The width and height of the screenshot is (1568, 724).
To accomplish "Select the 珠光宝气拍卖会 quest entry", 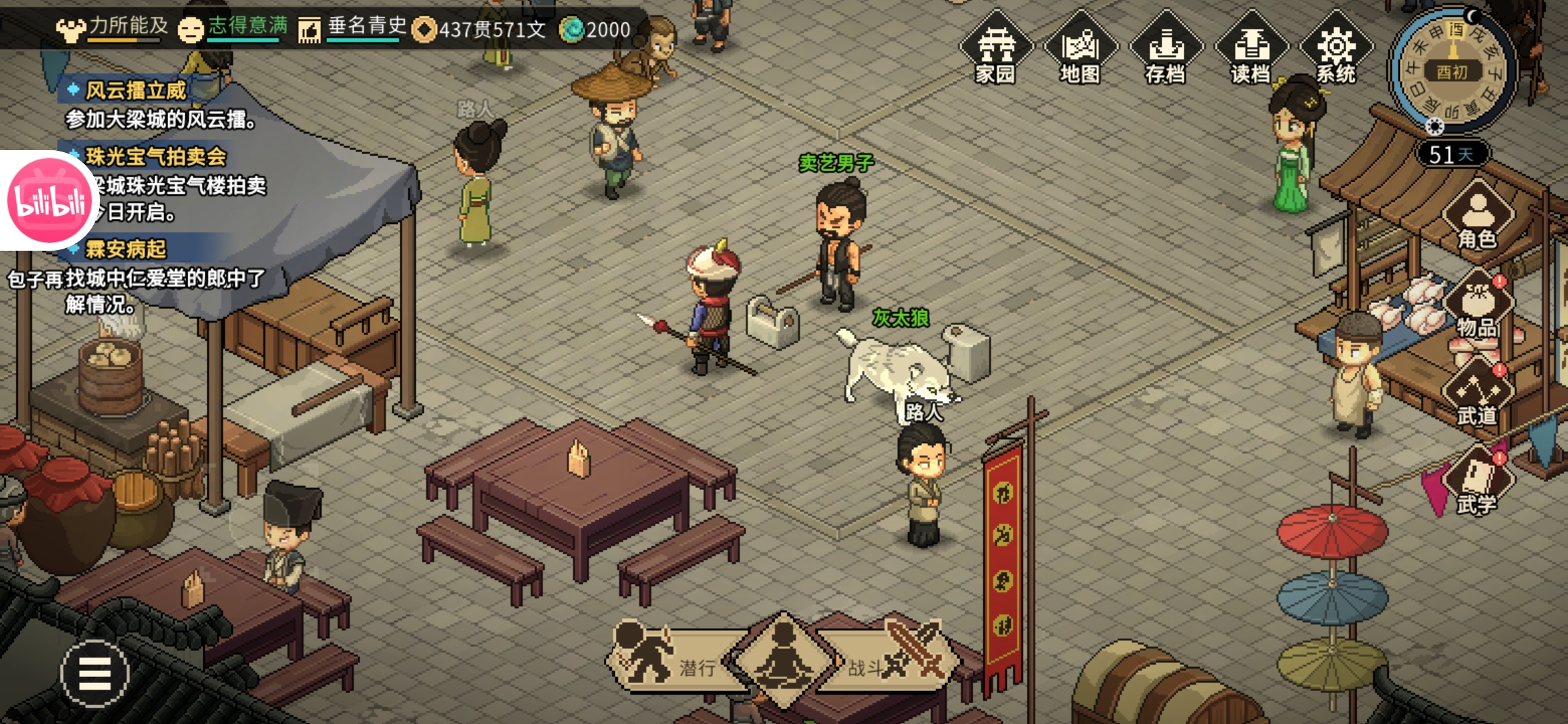I will tap(155, 157).
